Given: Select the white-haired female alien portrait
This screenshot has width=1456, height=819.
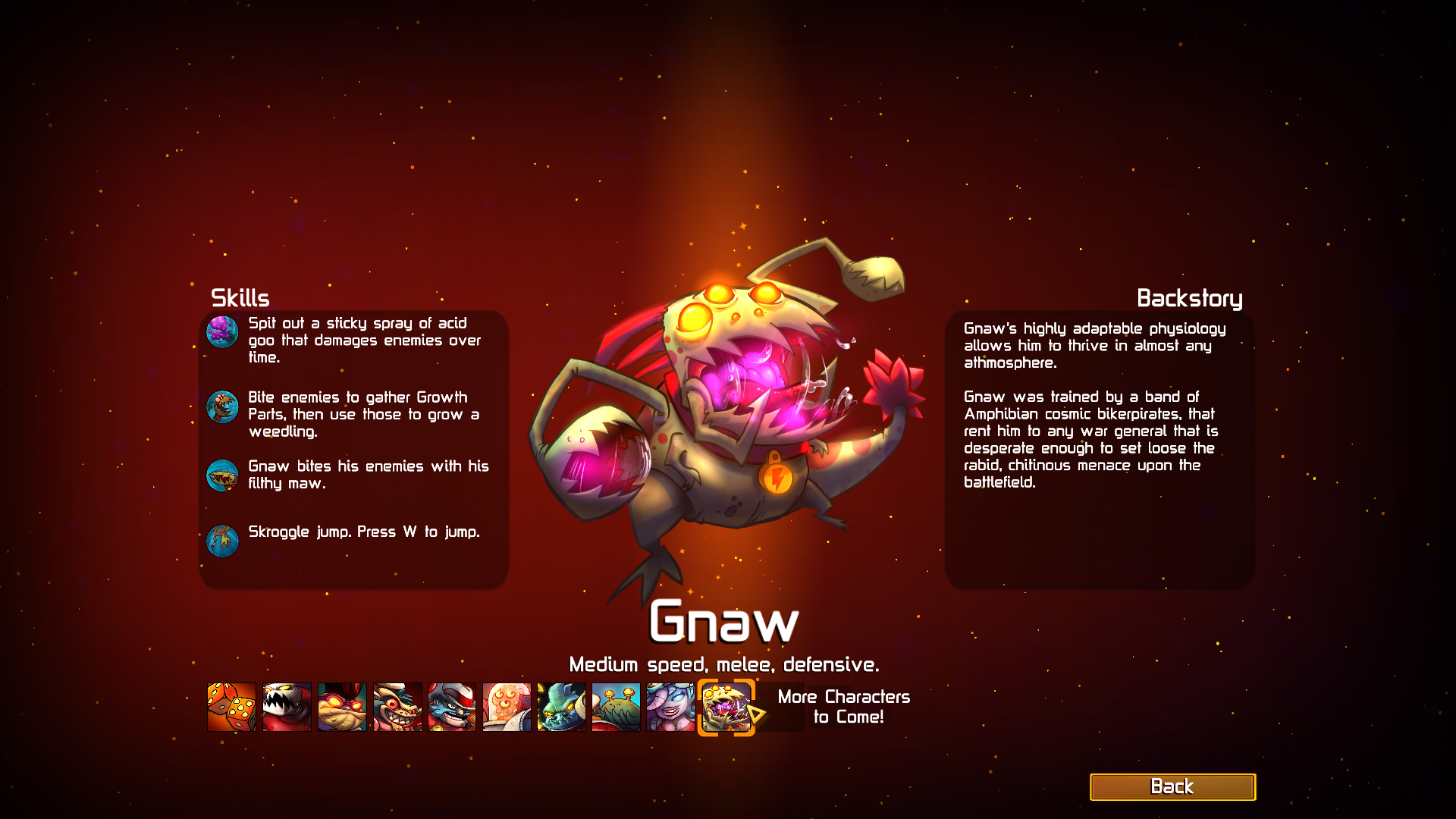Looking at the screenshot, I should click(670, 706).
